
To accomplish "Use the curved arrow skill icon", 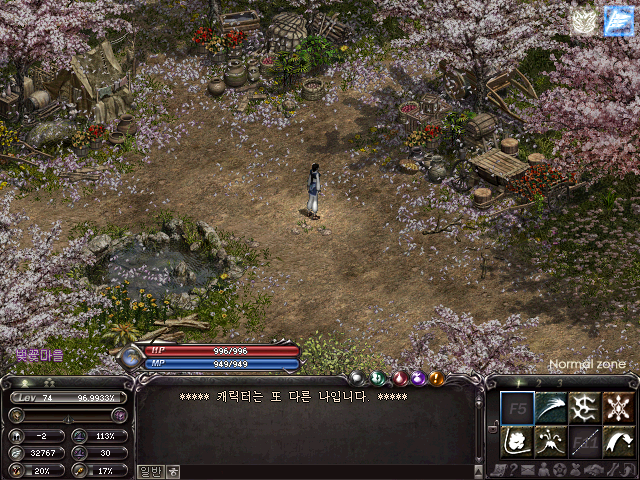I will click(x=619, y=442).
